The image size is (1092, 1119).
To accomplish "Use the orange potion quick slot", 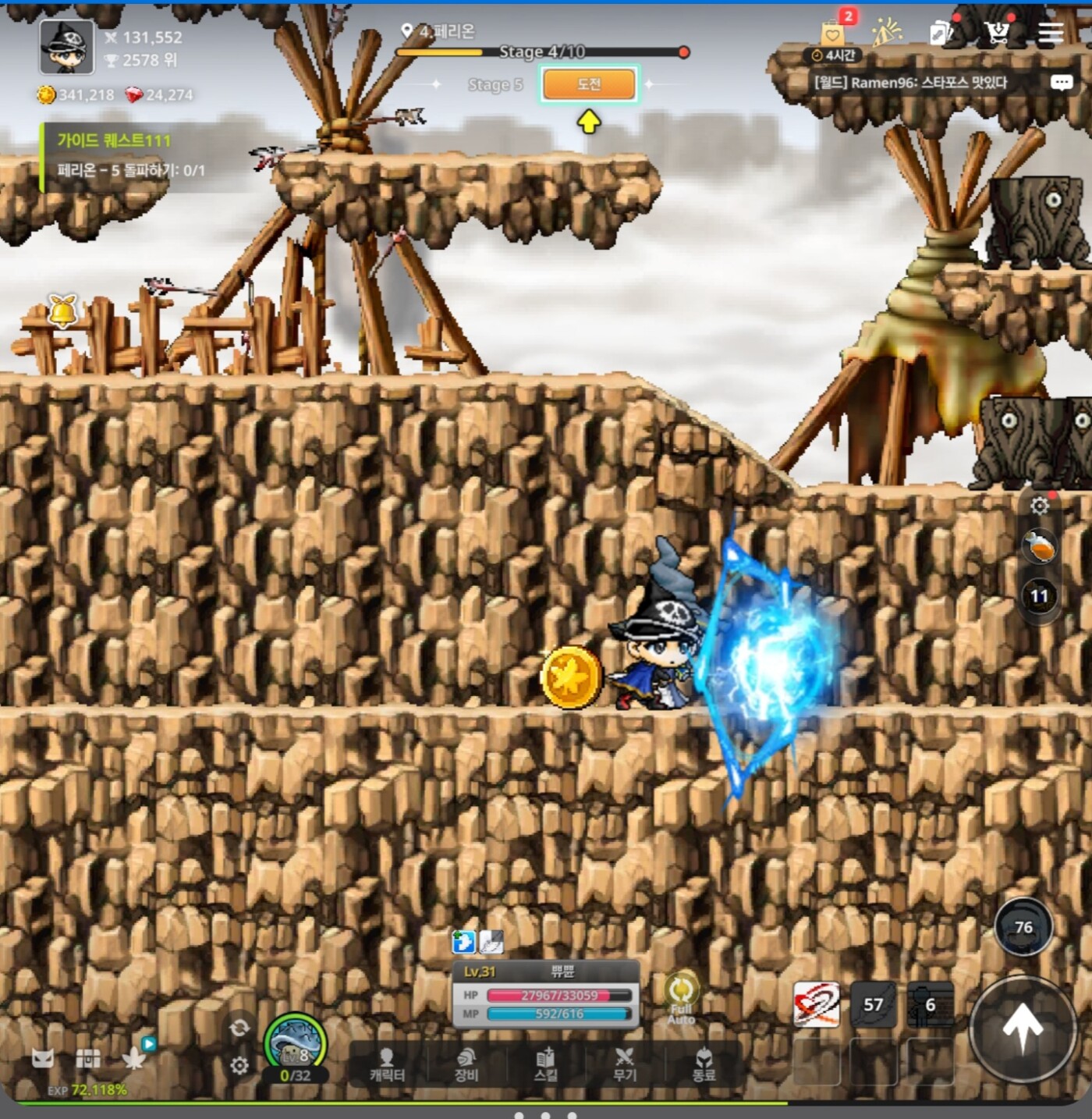I will 1039,547.
